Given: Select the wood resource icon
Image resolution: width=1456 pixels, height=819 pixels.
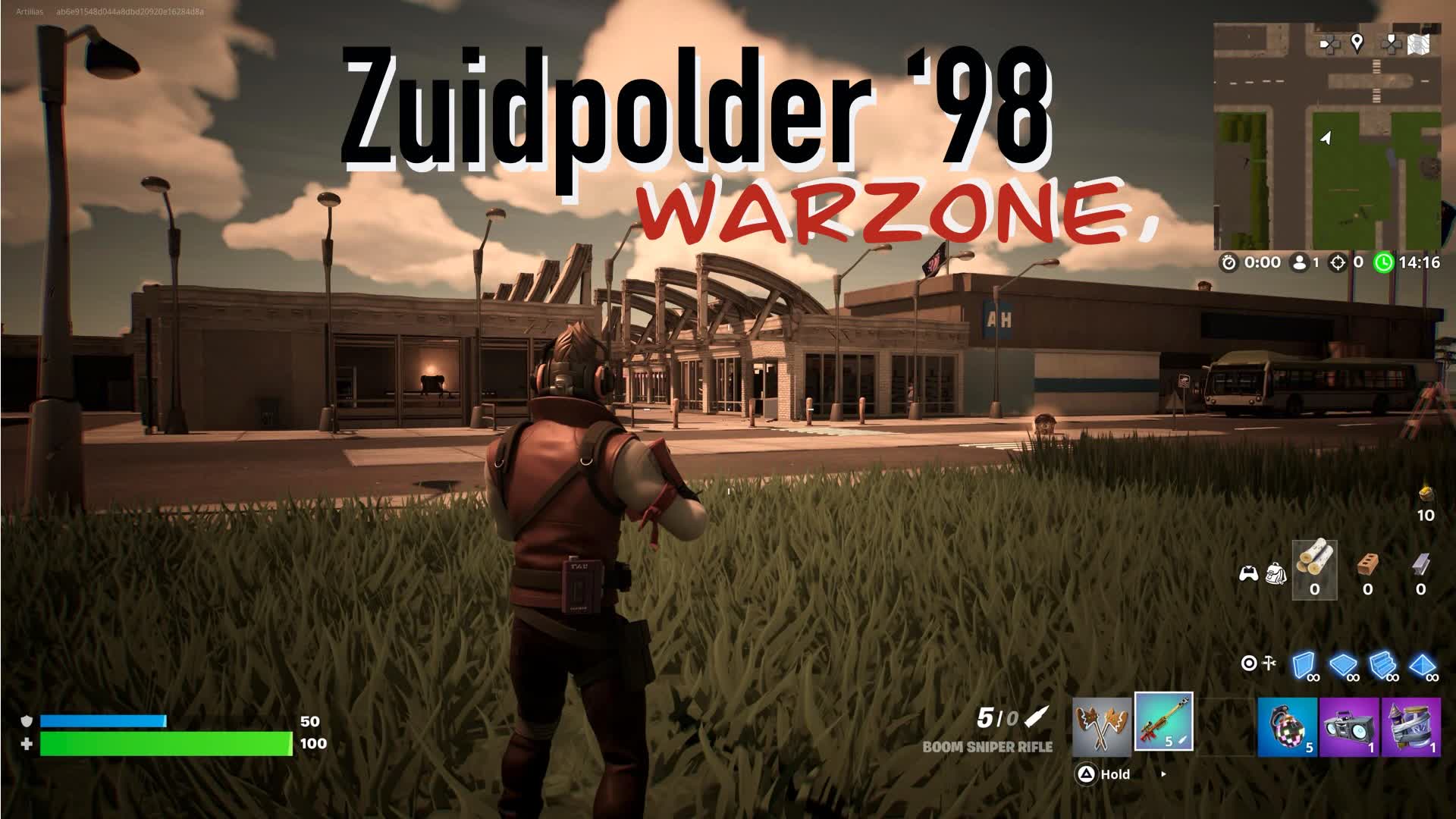Looking at the screenshot, I should coord(1314,566).
